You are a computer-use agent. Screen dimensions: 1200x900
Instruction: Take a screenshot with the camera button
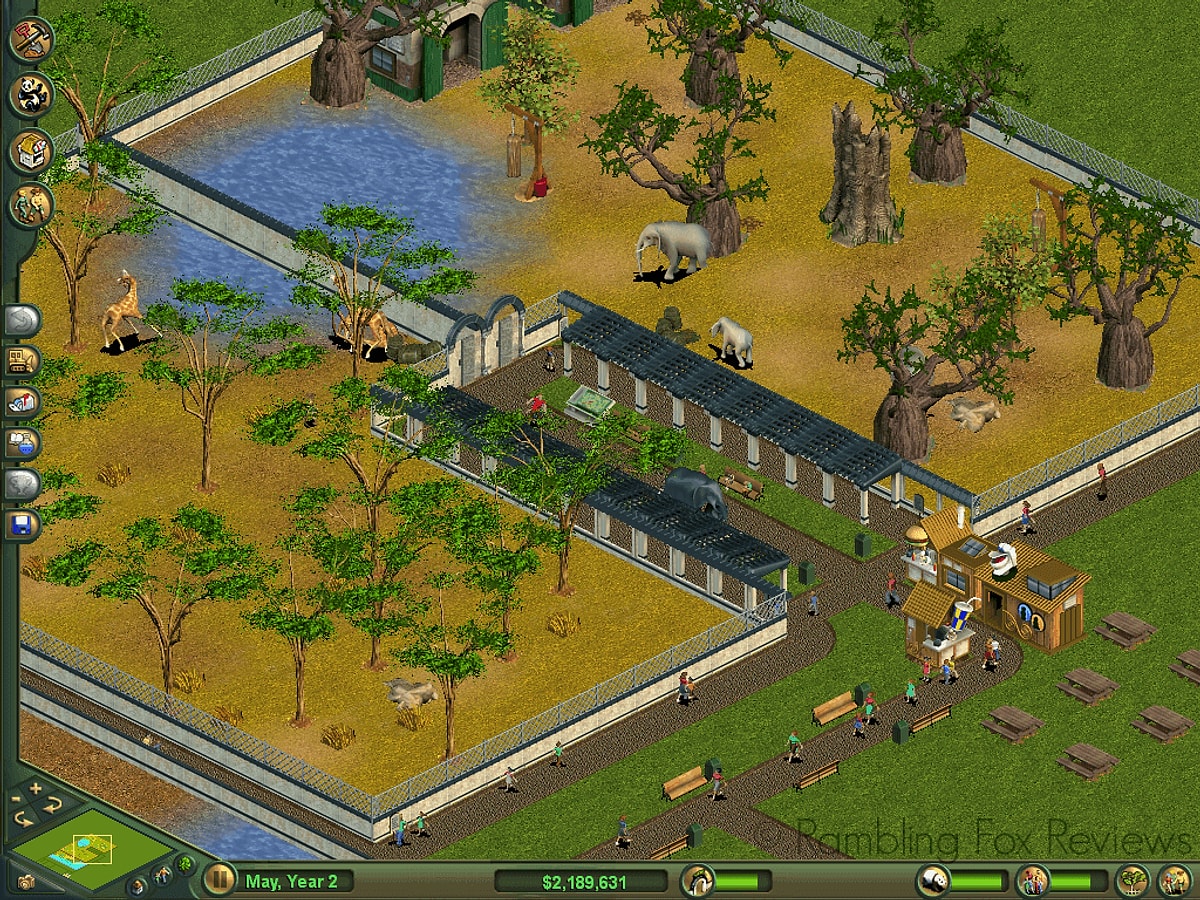[25, 882]
